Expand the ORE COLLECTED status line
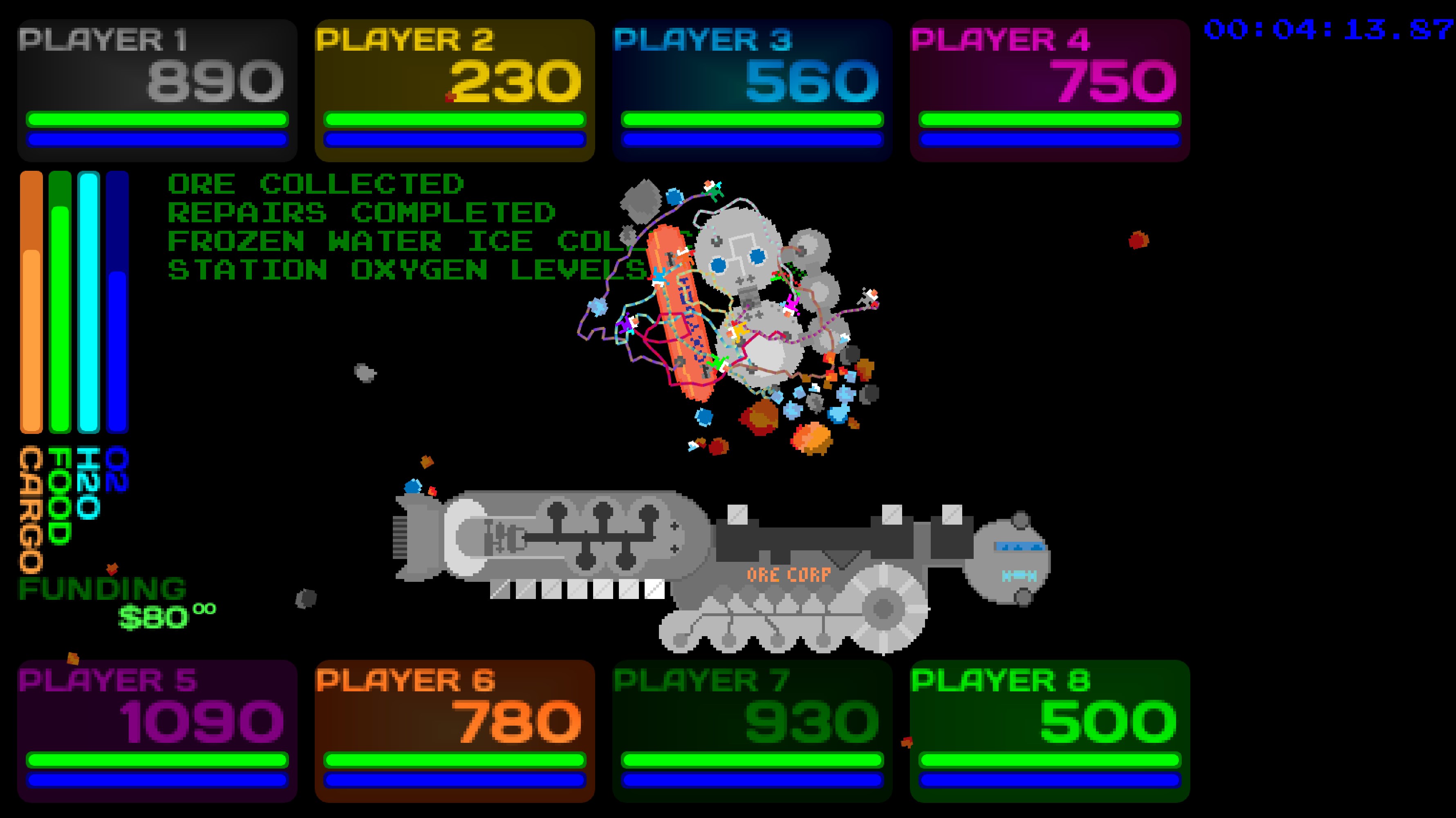The width and height of the screenshot is (1456, 818). pyautogui.click(x=316, y=183)
